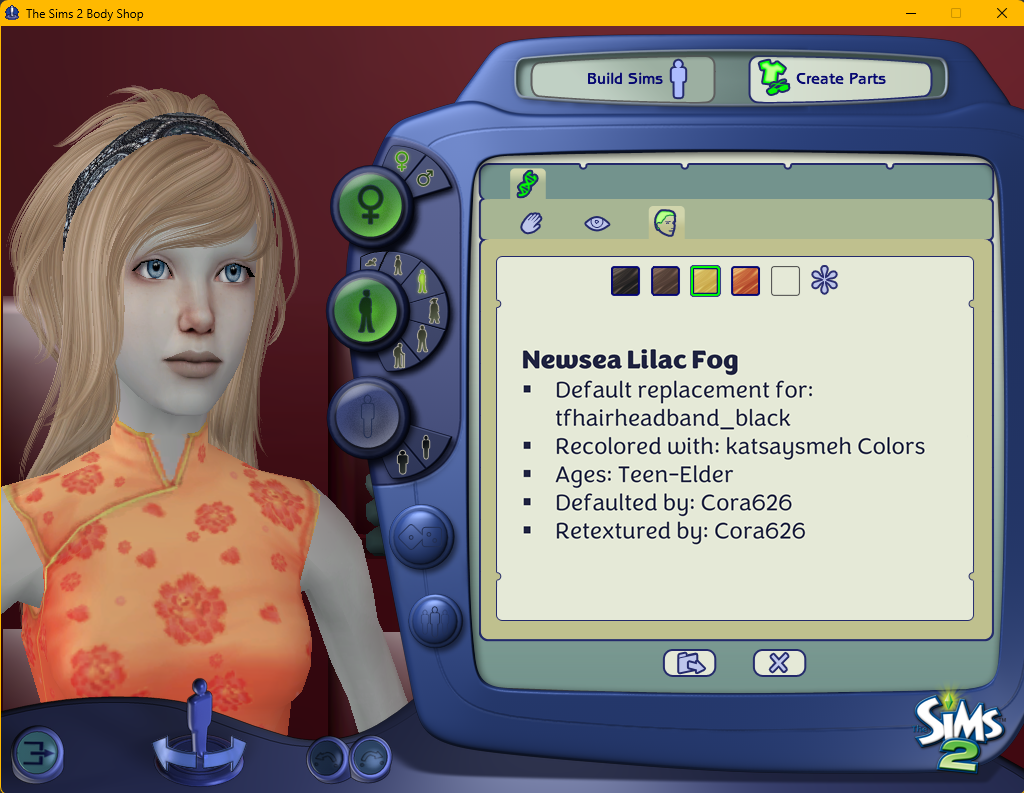Viewport: 1024px width, 793px height.
Task: Click the large green female gender button
Action: [369, 204]
